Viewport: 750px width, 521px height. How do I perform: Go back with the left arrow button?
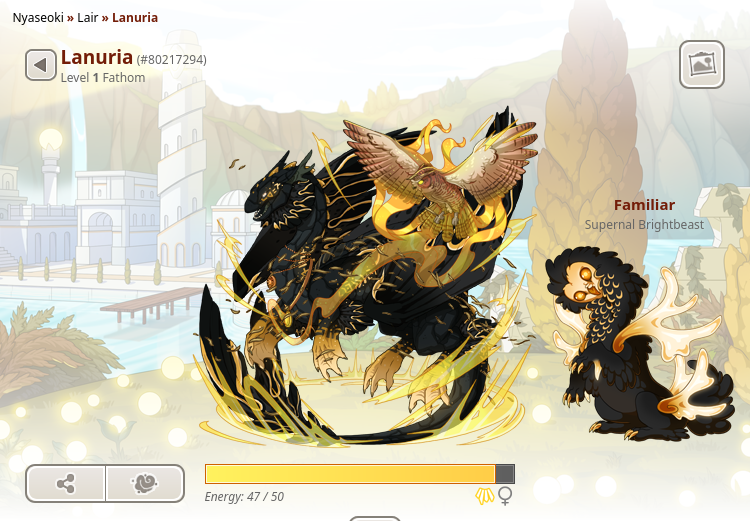pyautogui.click(x=40, y=66)
